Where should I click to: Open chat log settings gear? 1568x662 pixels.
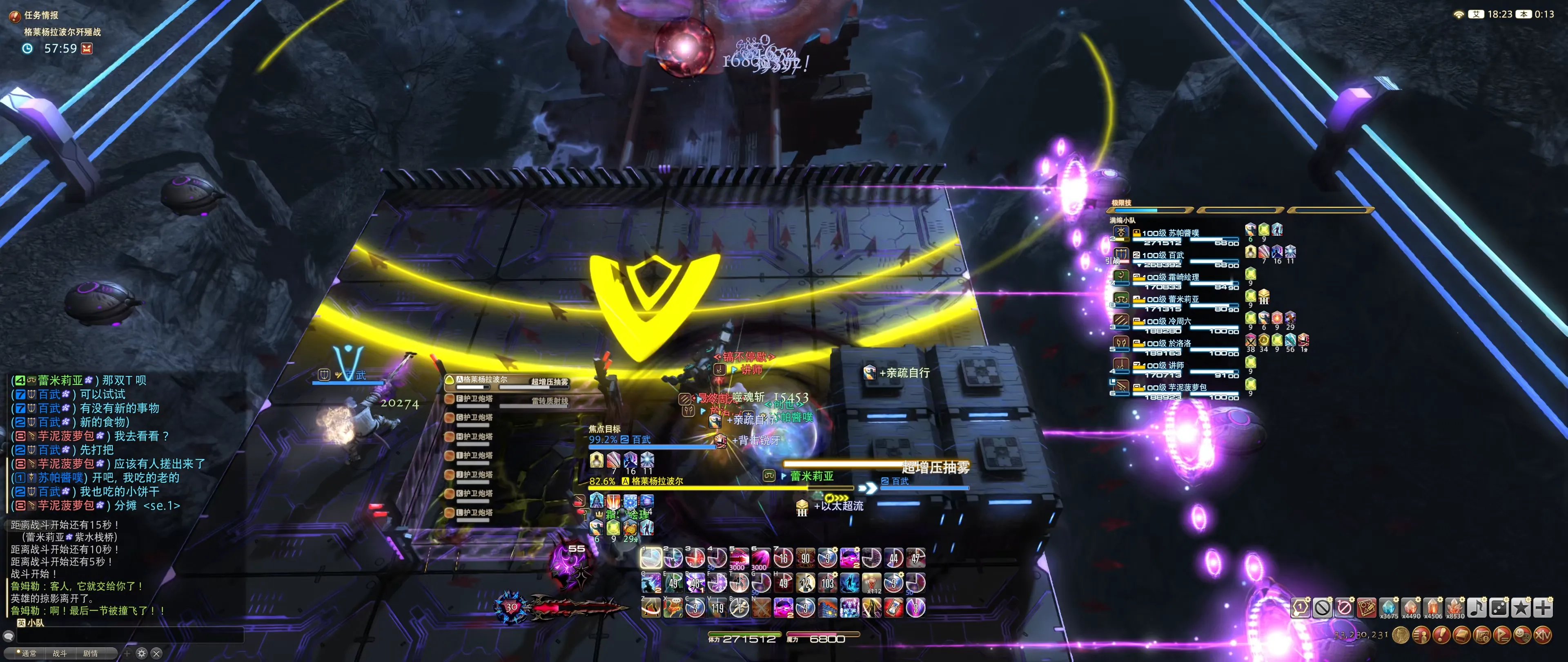[x=142, y=653]
